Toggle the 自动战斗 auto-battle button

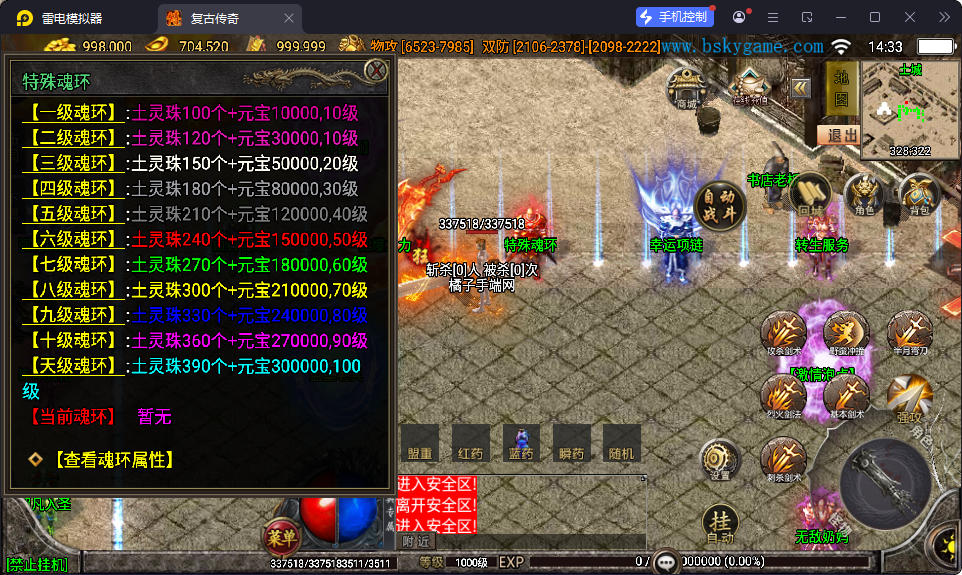pos(720,206)
